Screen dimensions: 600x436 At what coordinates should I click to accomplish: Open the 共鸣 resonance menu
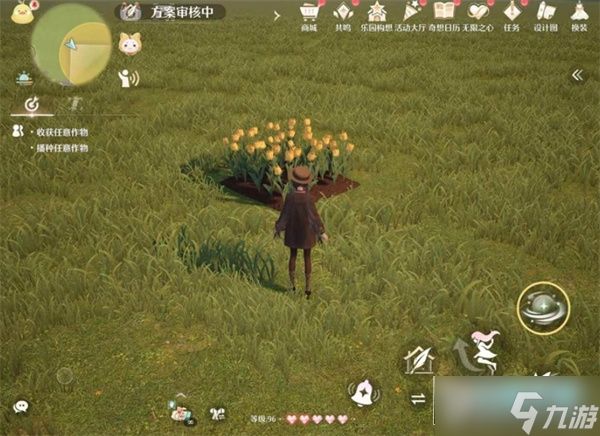click(x=343, y=13)
